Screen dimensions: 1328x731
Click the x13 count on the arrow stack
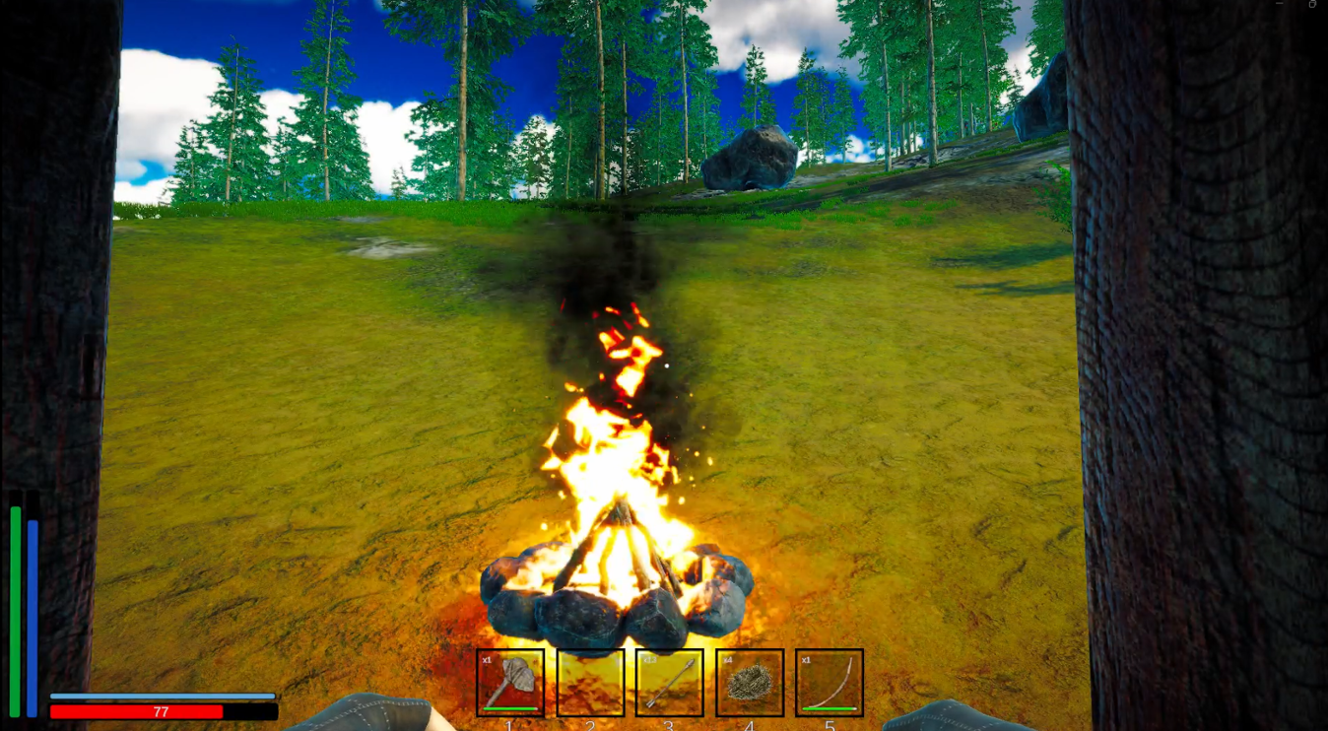click(x=649, y=660)
